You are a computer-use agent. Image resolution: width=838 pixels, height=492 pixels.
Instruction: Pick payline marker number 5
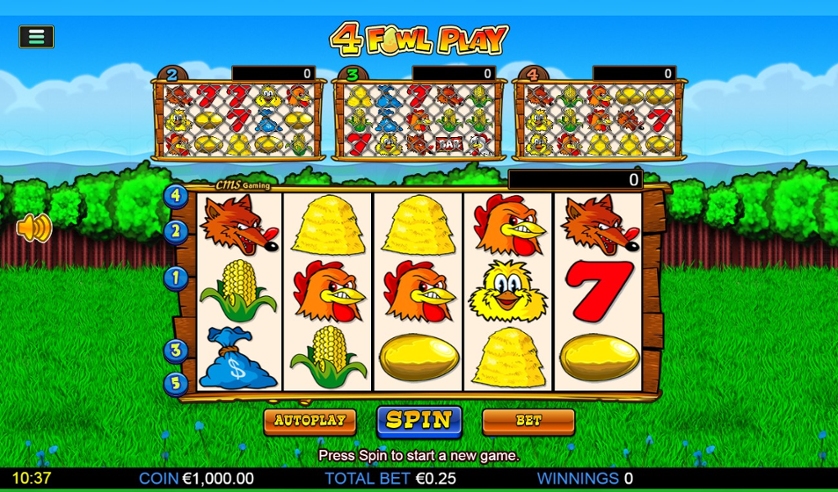tap(176, 381)
